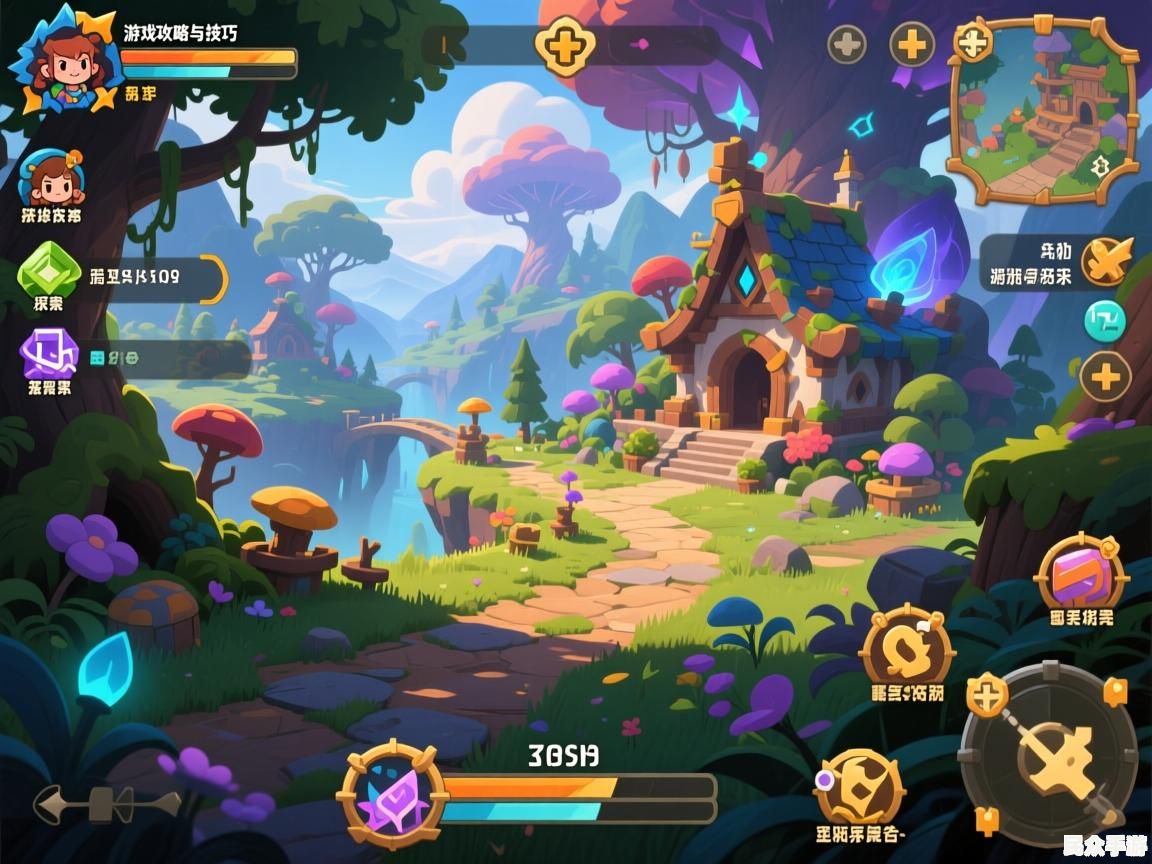
Task: Open the purple chest icon
Action: click(x=1081, y=575)
